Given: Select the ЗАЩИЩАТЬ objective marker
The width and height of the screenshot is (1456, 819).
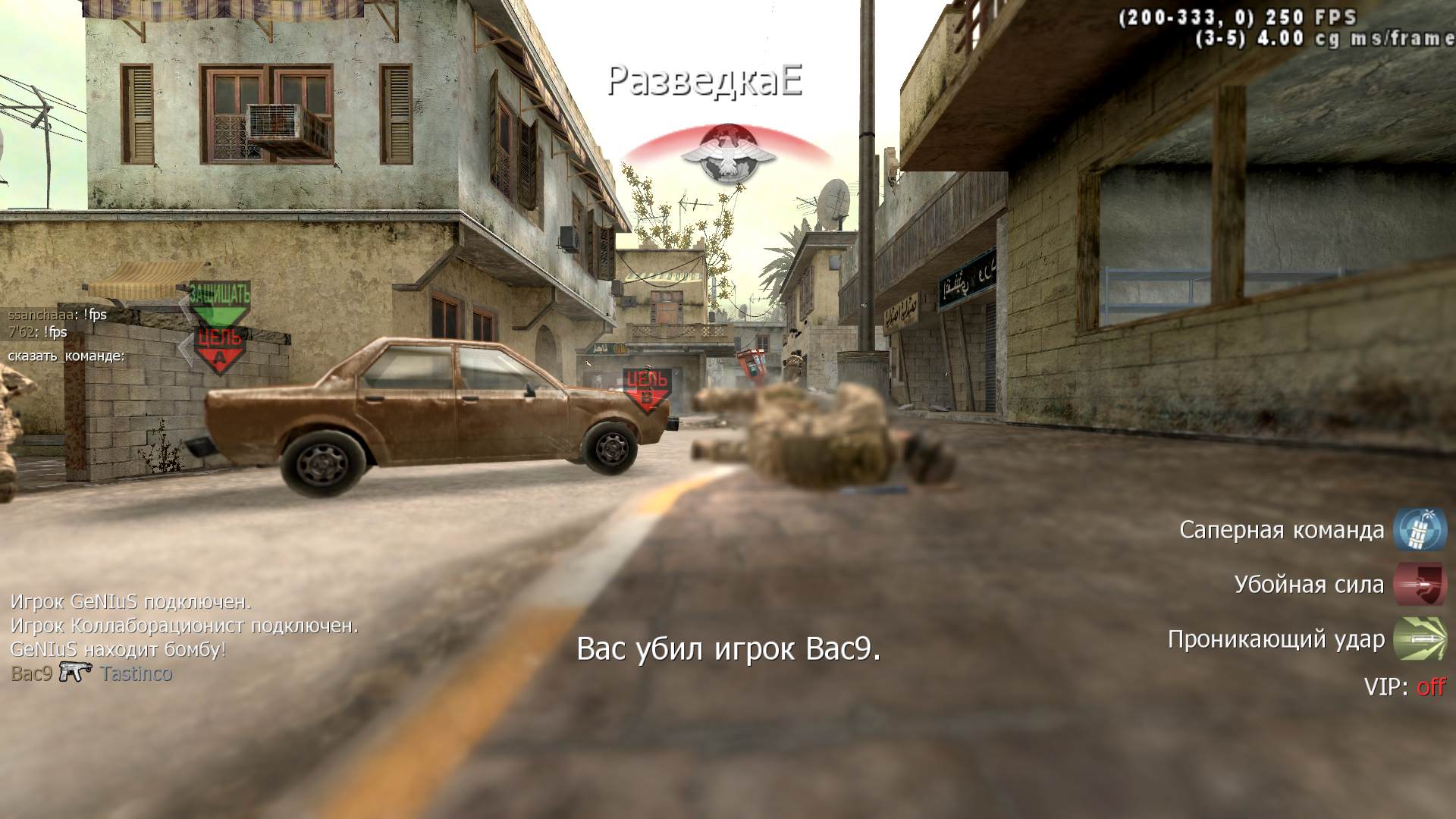Looking at the screenshot, I should coord(219,301).
